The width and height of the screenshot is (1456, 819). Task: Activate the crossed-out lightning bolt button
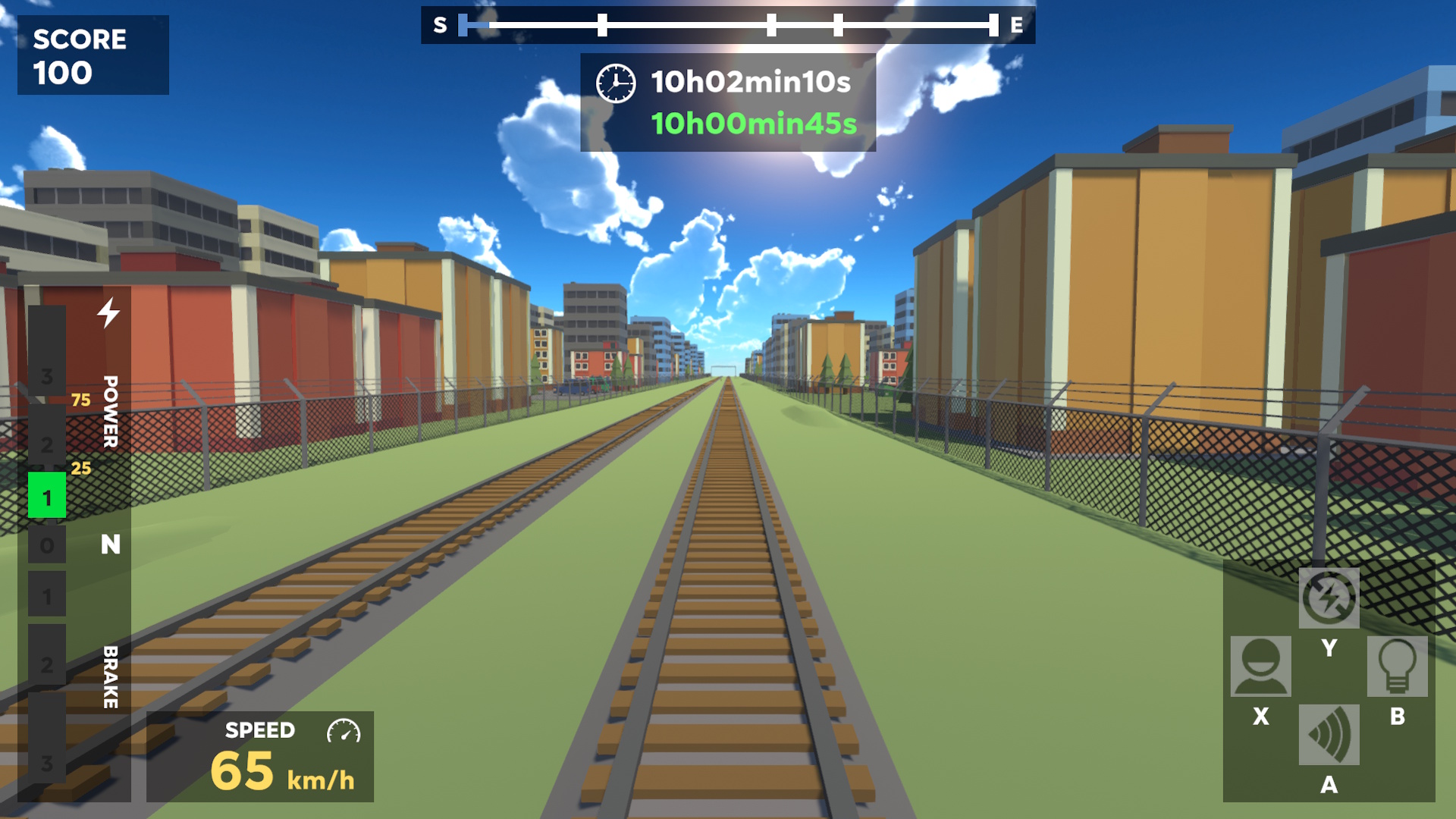(1329, 598)
